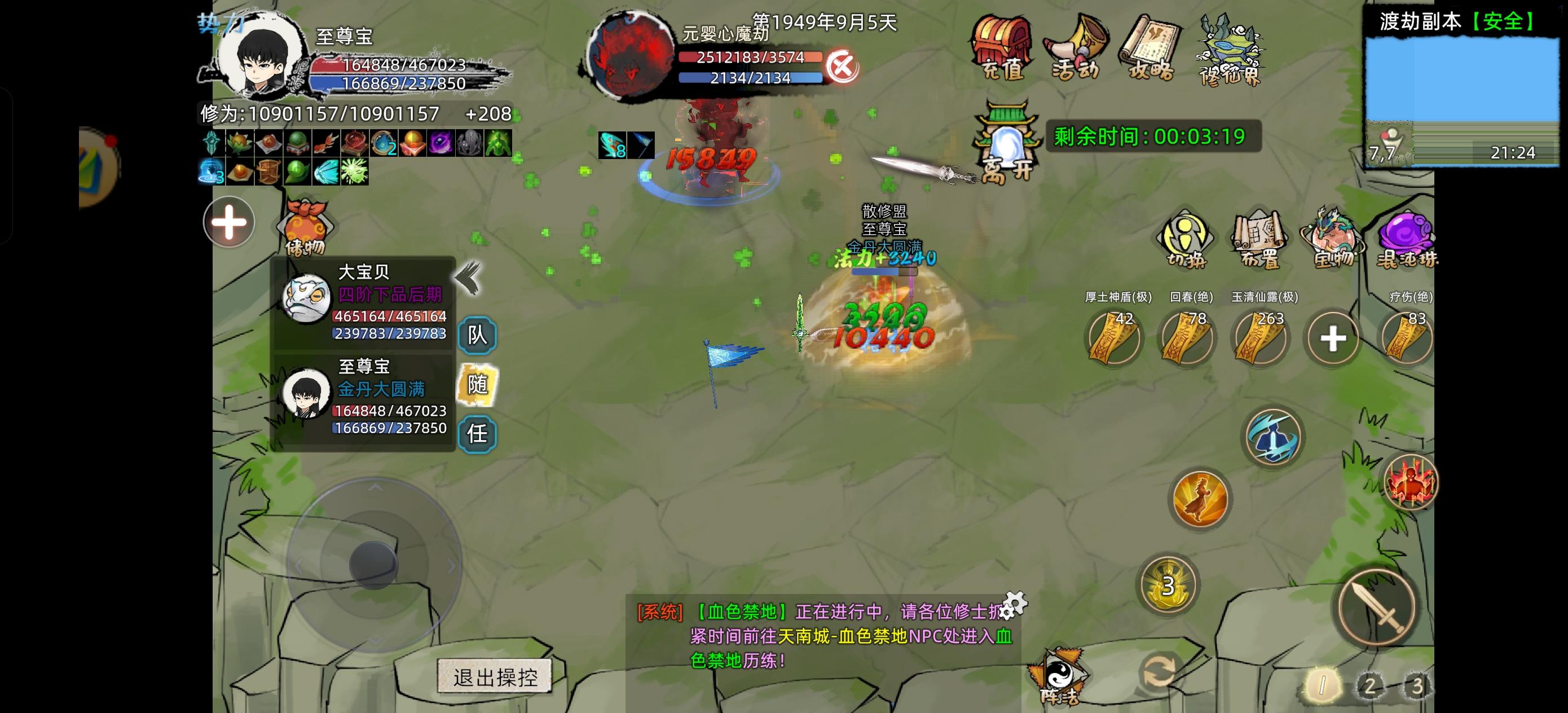Expand buffs with the + near the avatar
The height and width of the screenshot is (713, 1568).
pos(228,223)
